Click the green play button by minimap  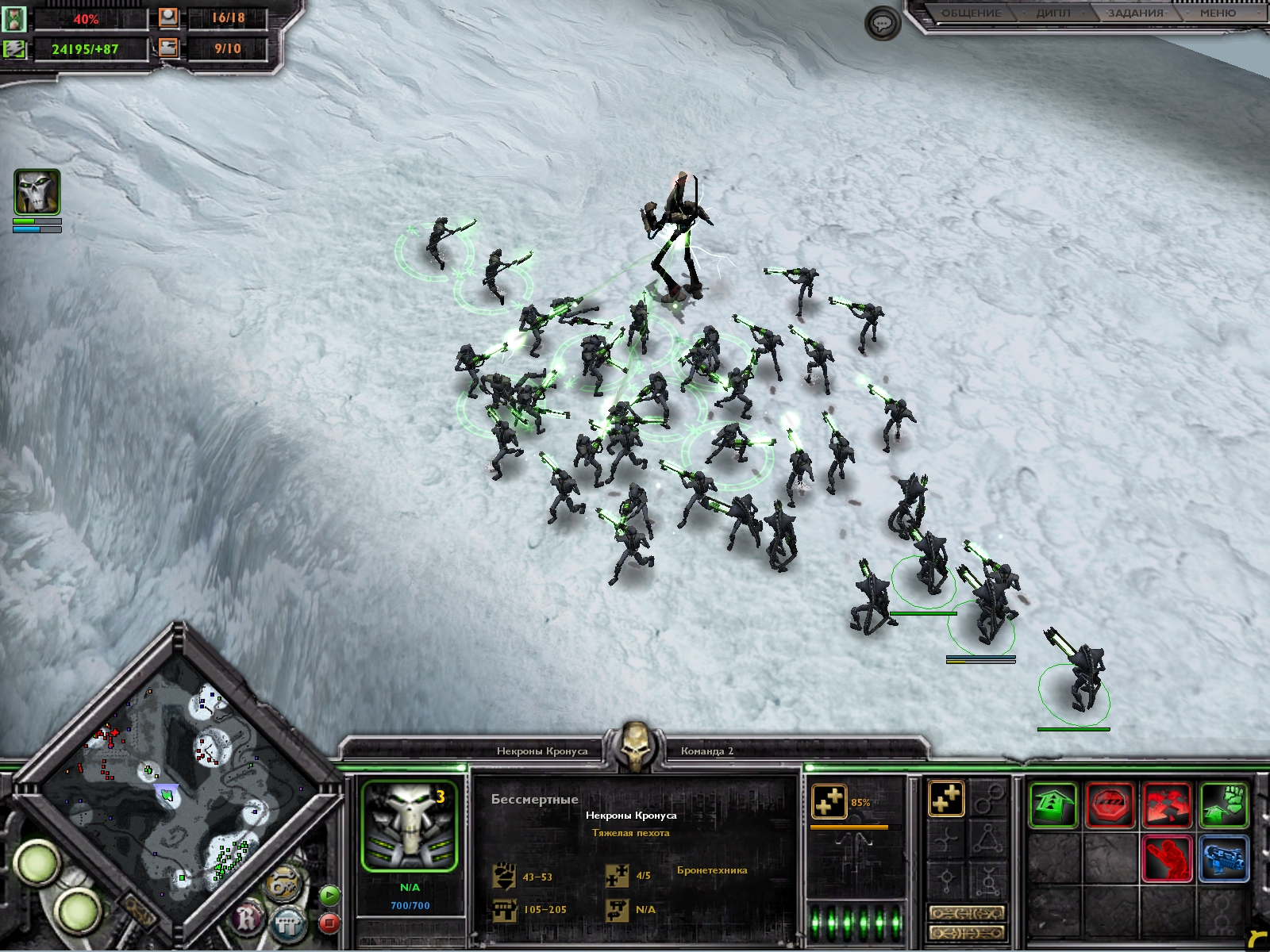(x=329, y=896)
